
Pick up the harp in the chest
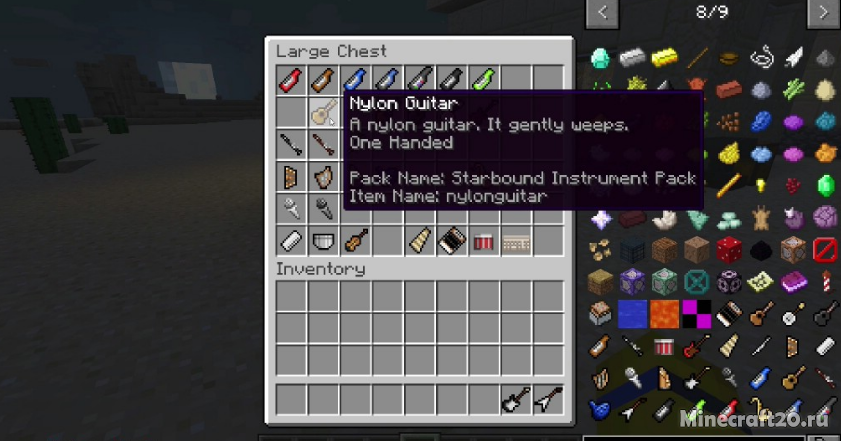(x=323, y=177)
